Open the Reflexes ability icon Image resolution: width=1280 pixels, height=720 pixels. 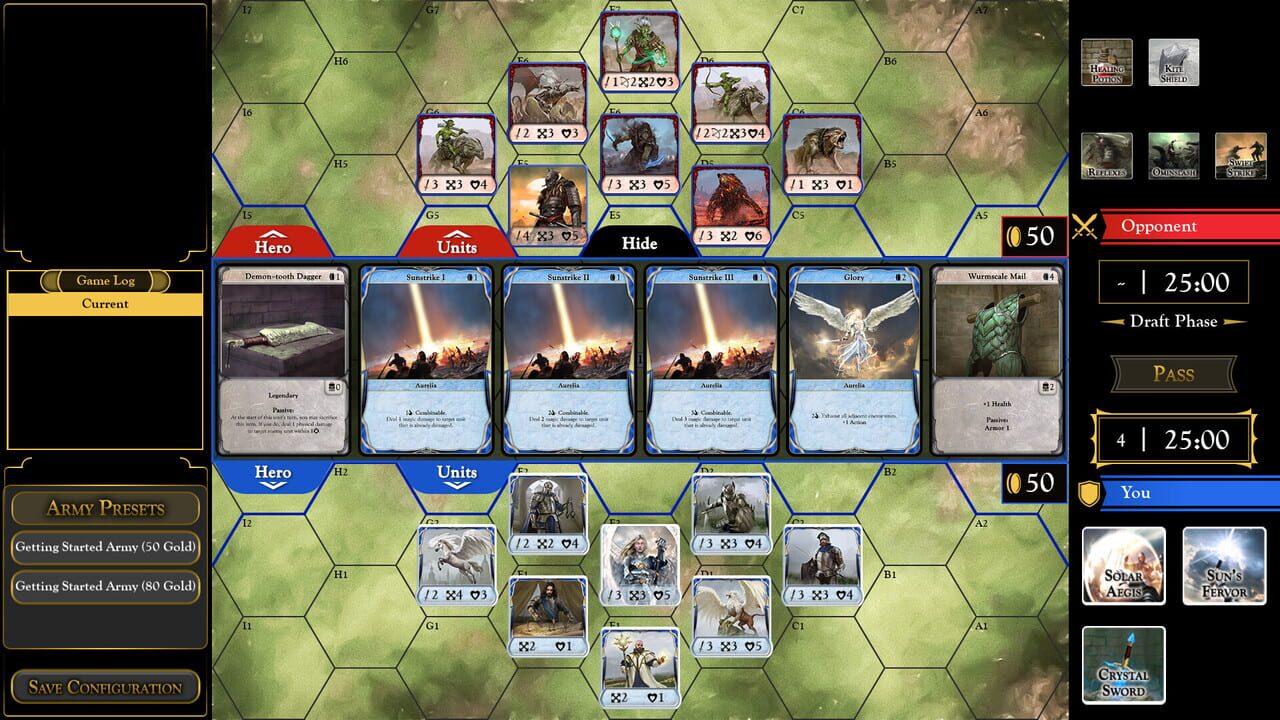click(x=1107, y=156)
